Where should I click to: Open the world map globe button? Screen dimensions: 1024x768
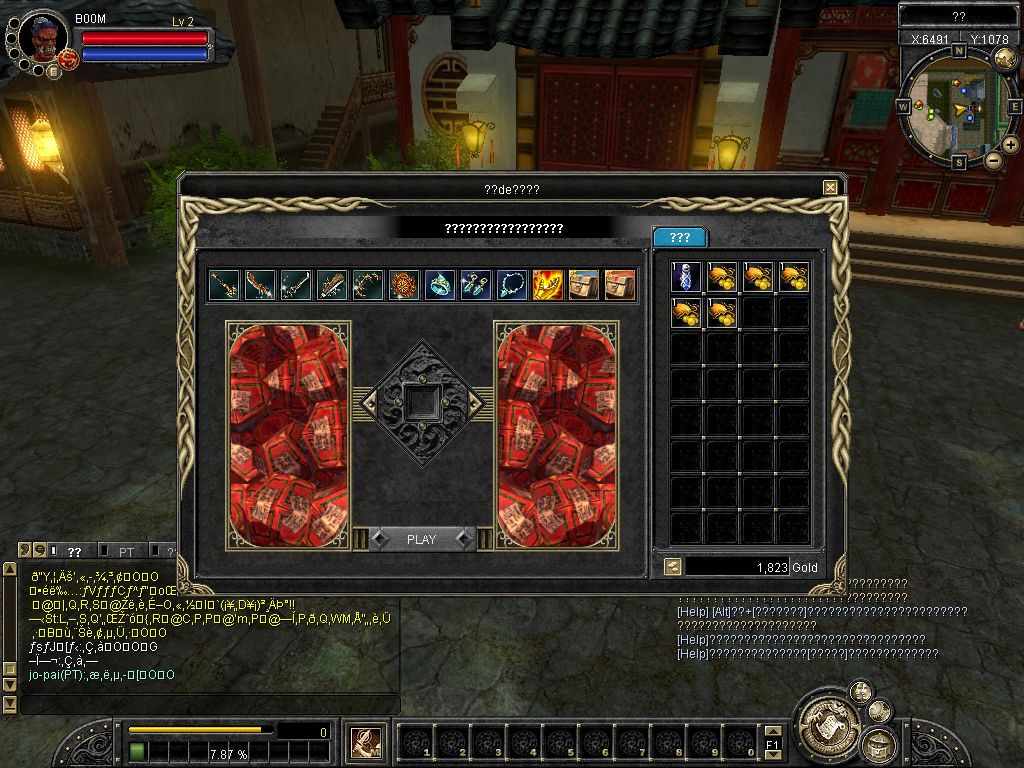pyautogui.click(x=1004, y=59)
